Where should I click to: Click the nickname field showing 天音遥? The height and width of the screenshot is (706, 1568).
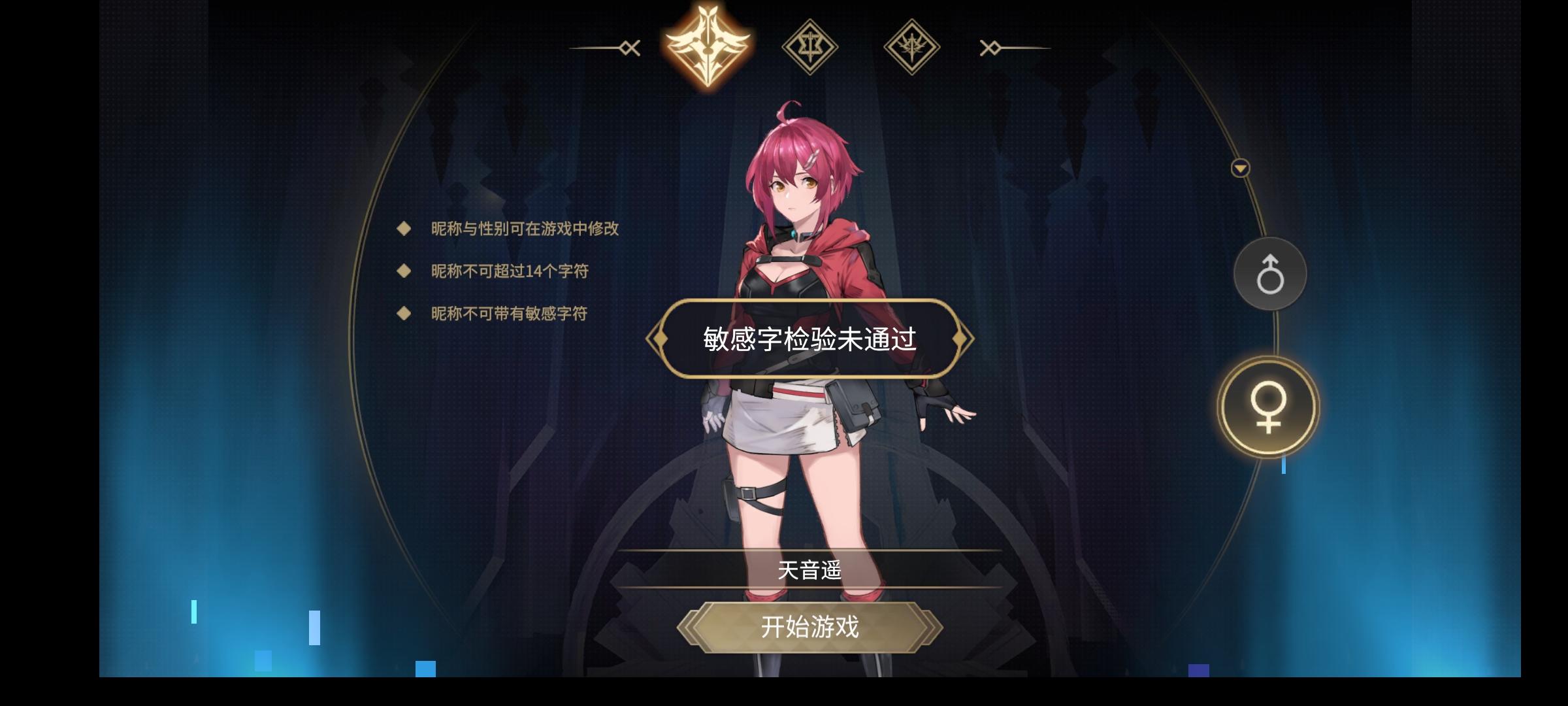(x=809, y=570)
